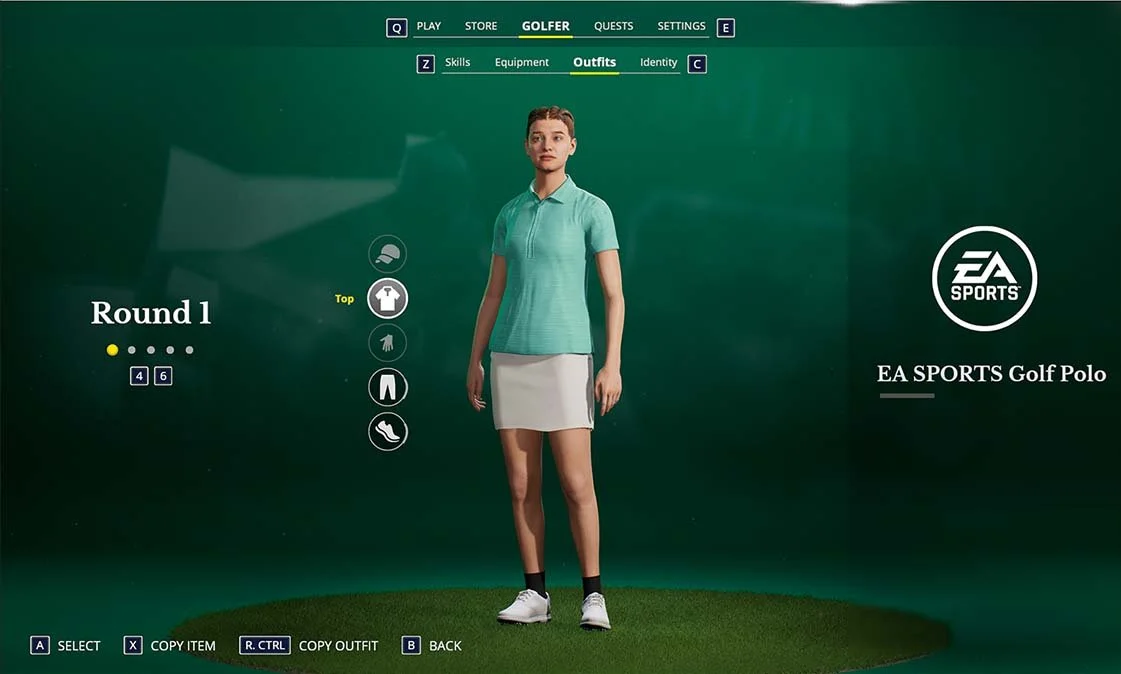This screenshot has width=1121, height=674.
Task: Select the EA SPORTS Golf Polo item
Action: pos(990,374)
